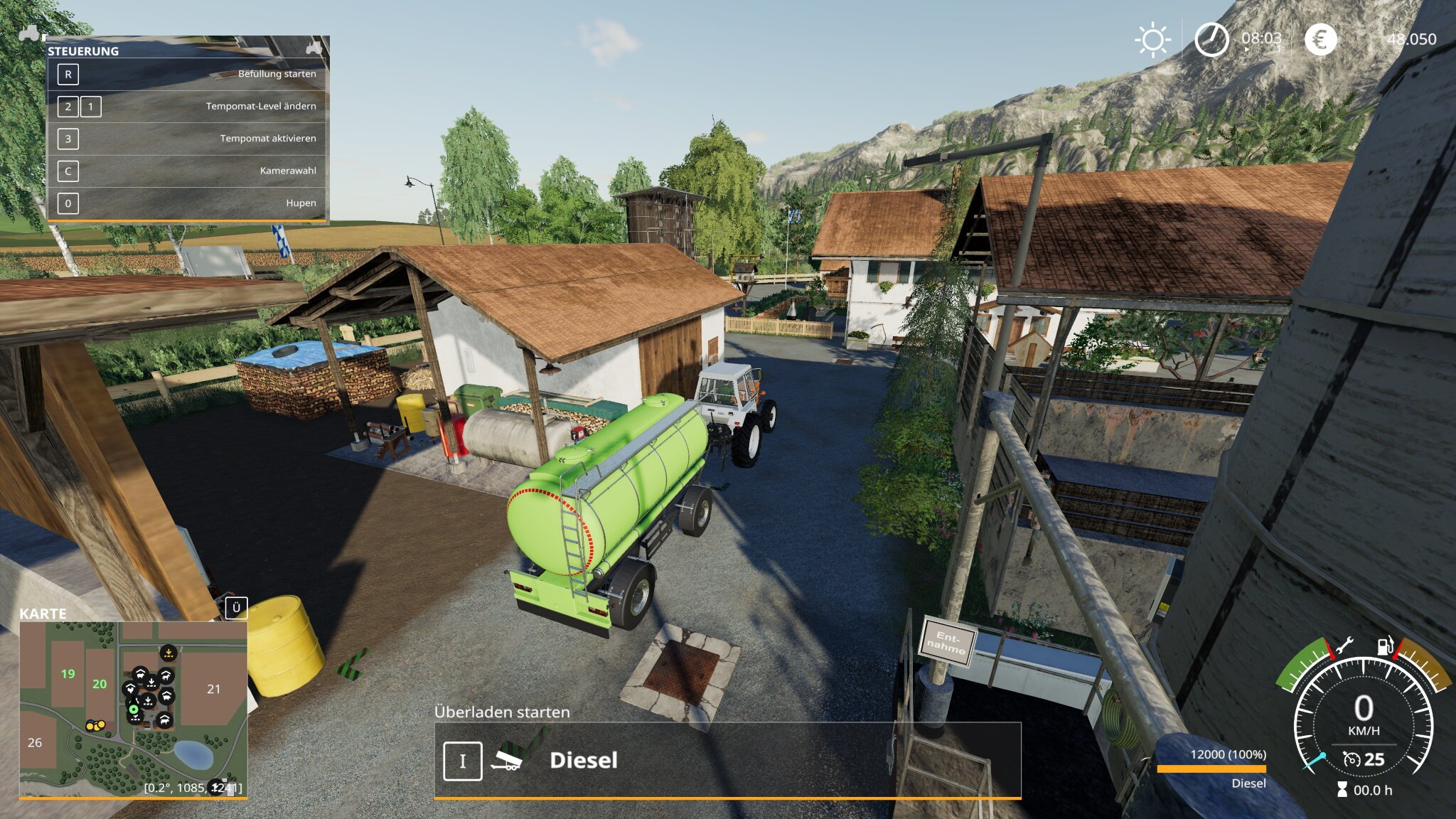Viewport: 1456px width, 819px height.
Task: Click the clock icon beside the time
Action: [x=1211, y=40]
